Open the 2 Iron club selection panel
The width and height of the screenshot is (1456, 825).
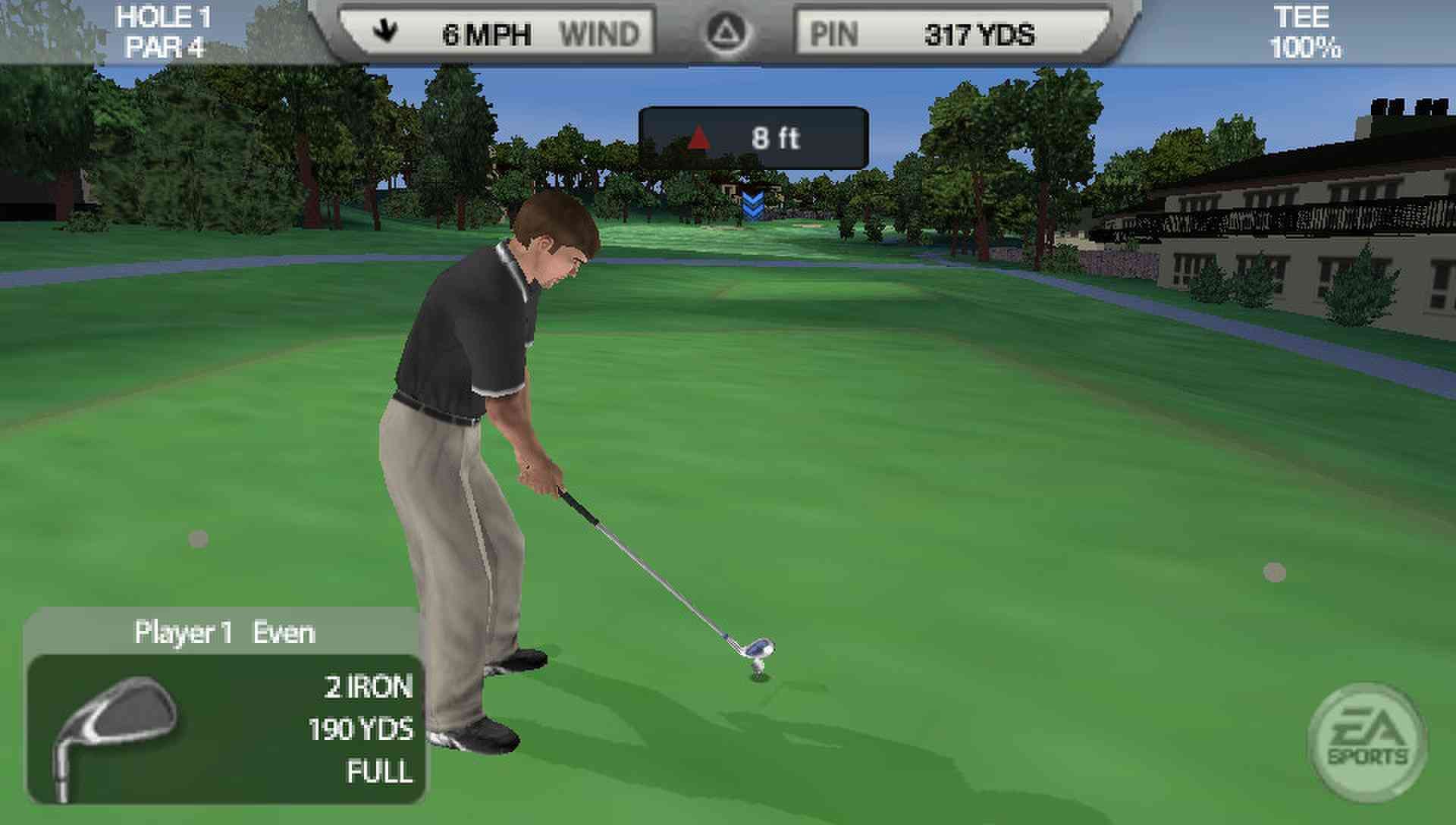click(x=226, y=728)
